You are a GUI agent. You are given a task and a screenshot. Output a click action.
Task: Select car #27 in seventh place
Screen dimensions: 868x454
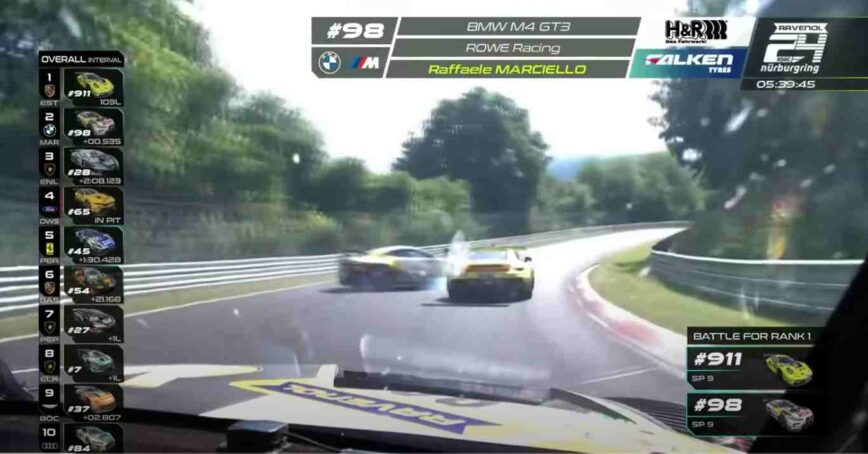click(x=93, y=322)
